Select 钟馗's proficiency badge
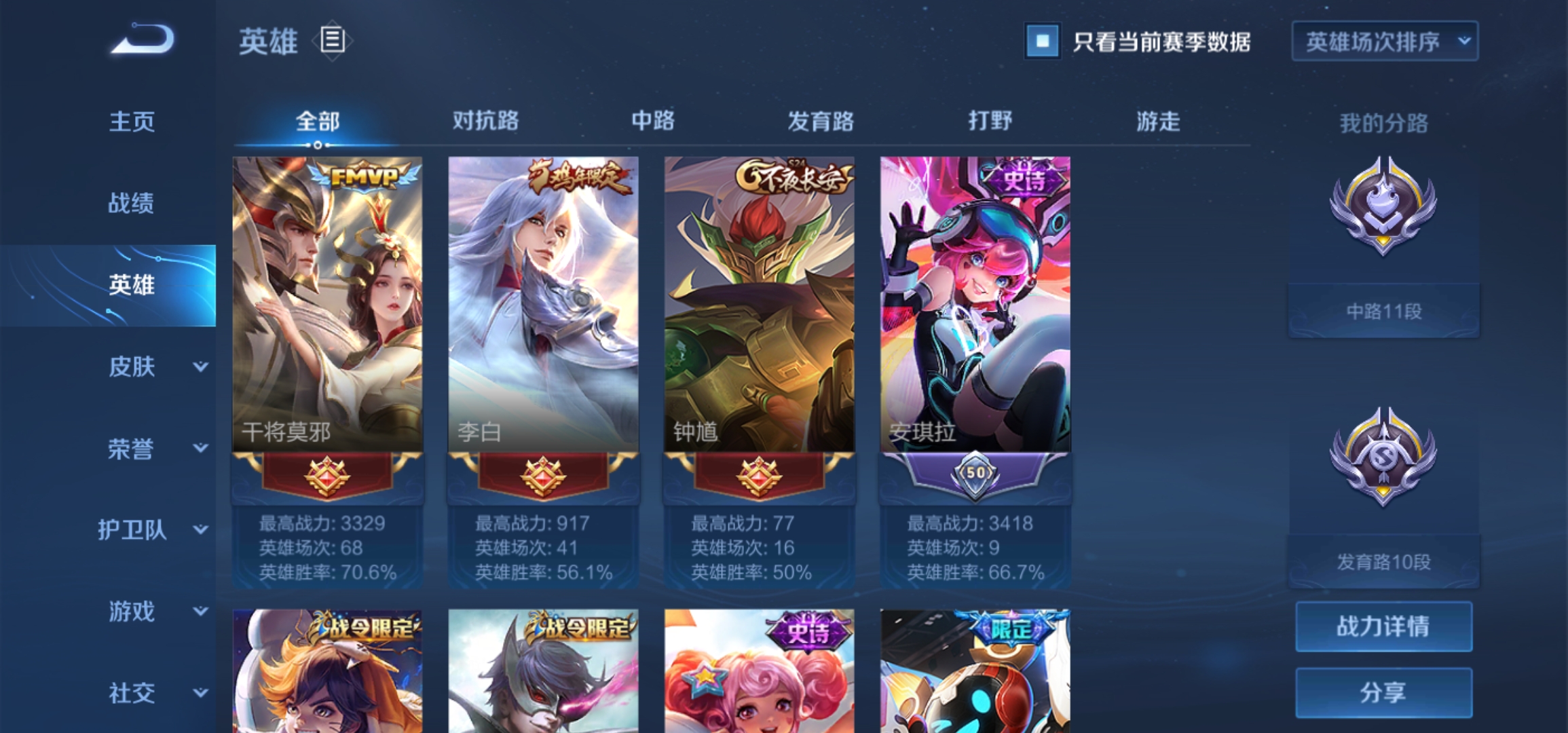1568x733 pixels. point(755,475)
